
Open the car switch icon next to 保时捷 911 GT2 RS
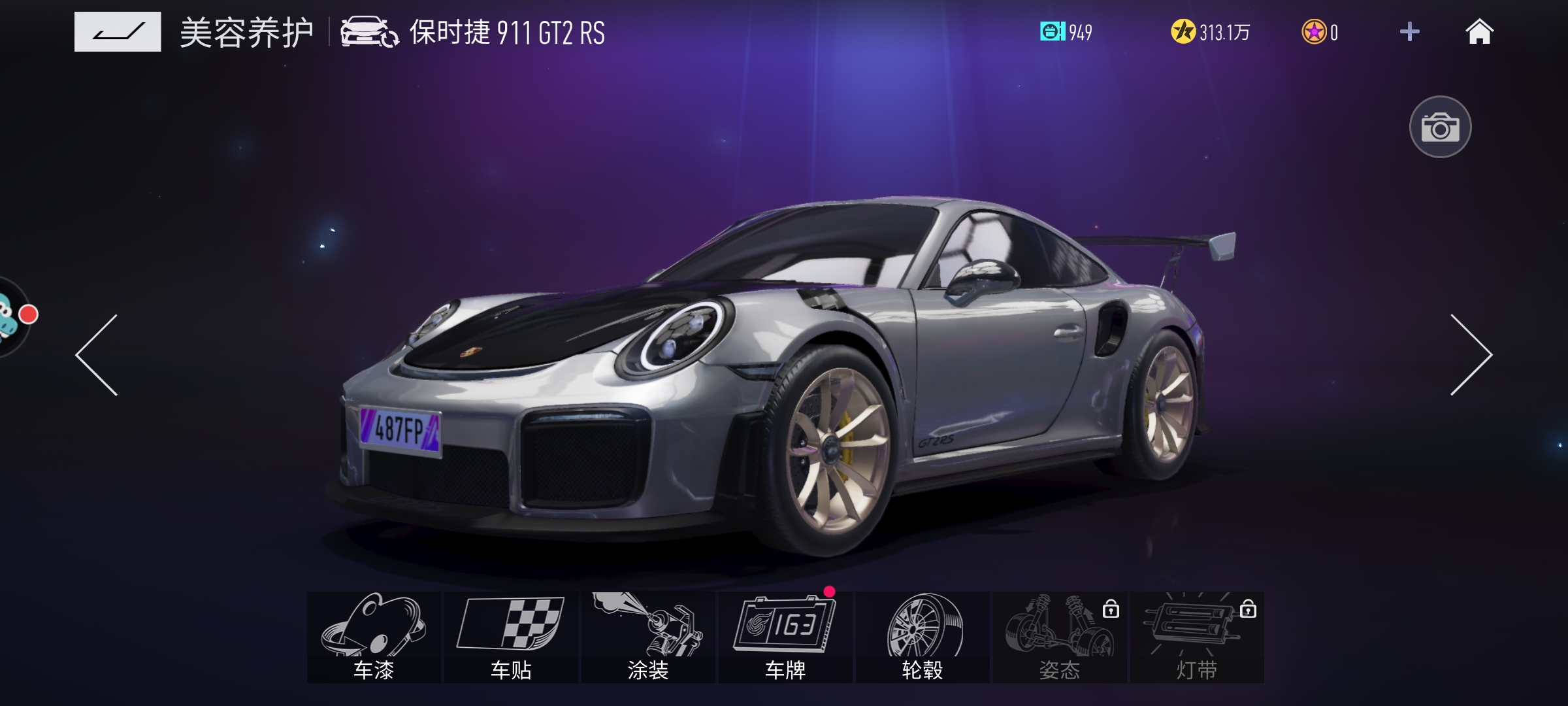tap(369, 32)
